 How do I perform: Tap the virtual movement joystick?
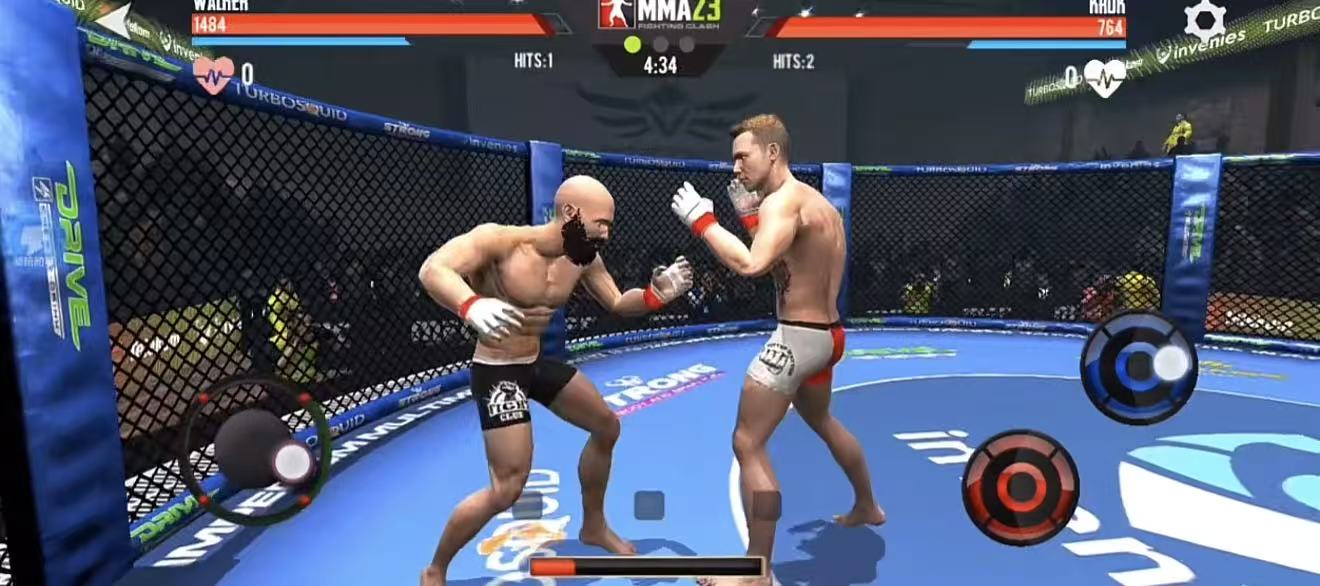point(255,450)
